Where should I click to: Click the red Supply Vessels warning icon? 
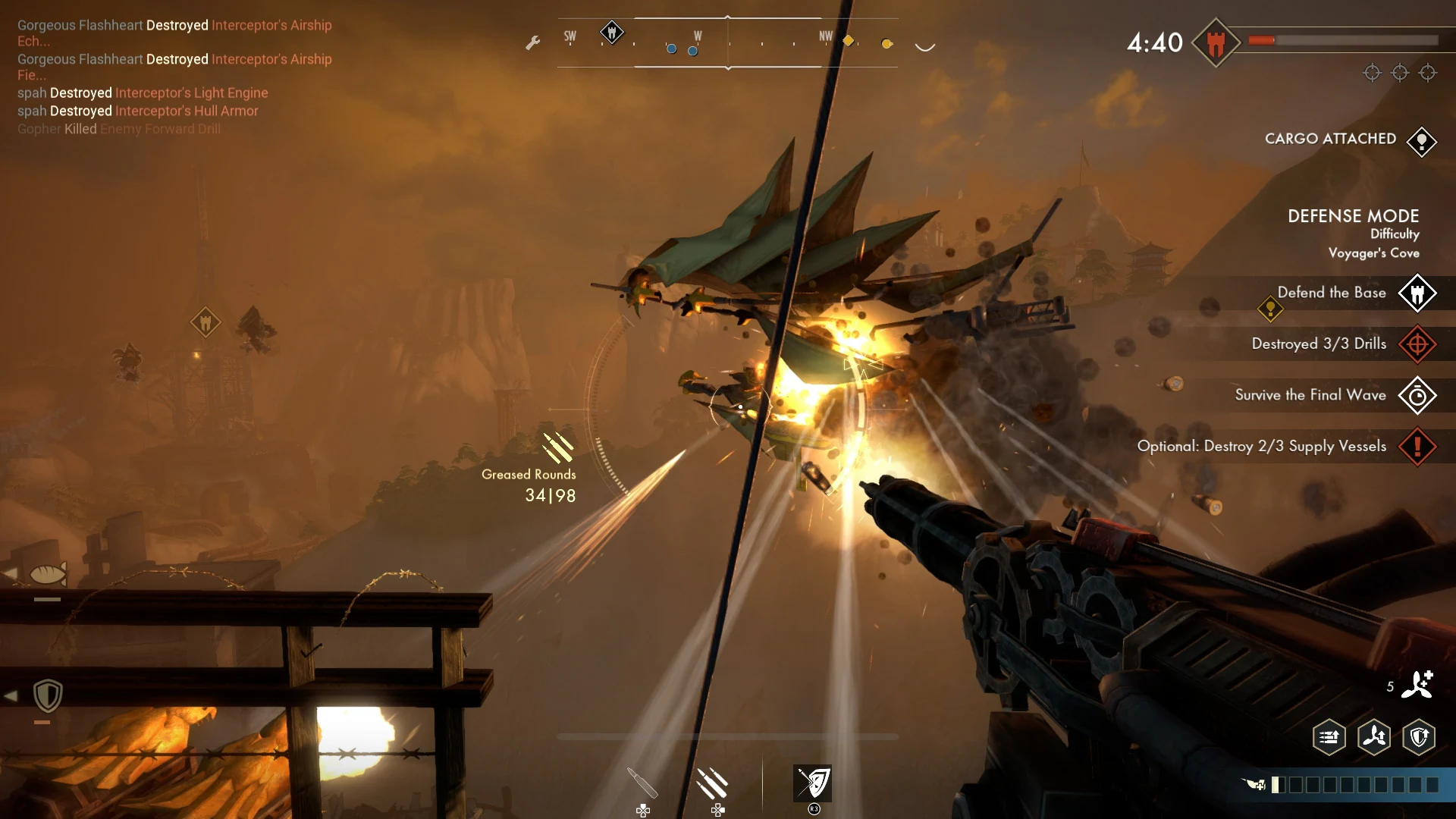(x=1417, y=447)
